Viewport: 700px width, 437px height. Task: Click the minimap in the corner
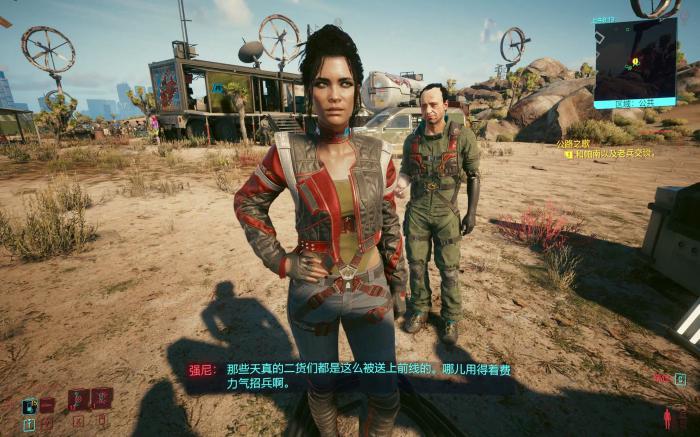635,60
